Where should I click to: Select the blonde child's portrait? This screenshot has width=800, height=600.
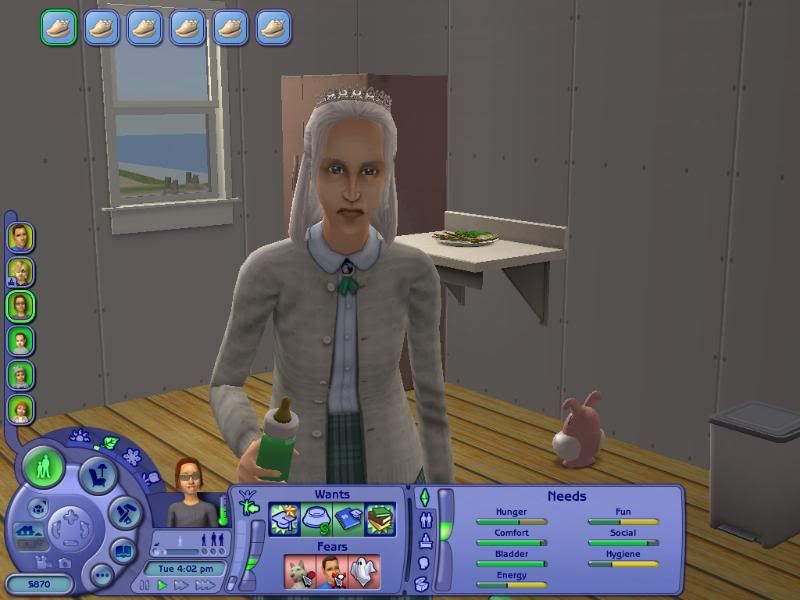point(20,272)
